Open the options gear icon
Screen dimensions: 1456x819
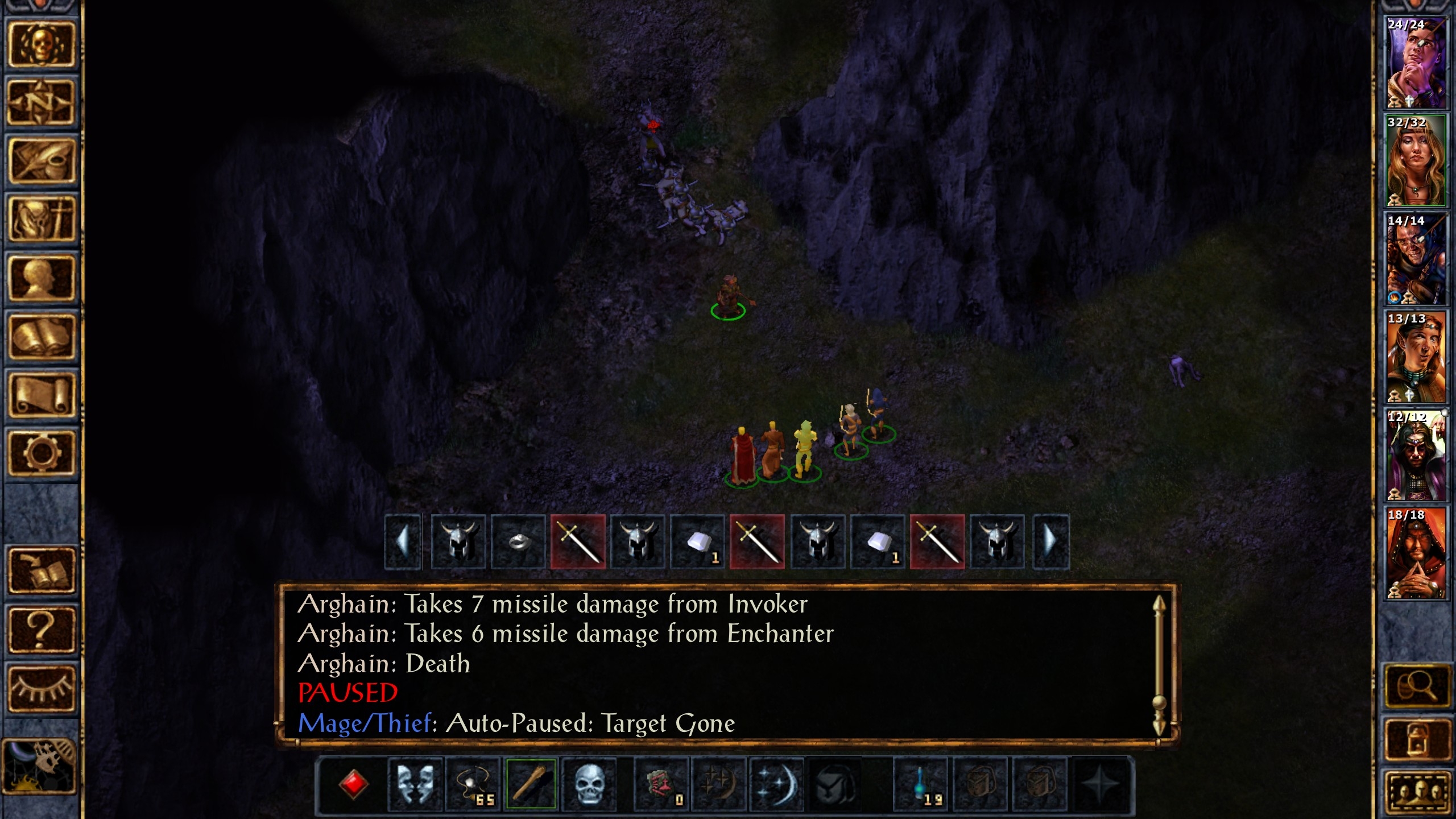pos(41,453)
